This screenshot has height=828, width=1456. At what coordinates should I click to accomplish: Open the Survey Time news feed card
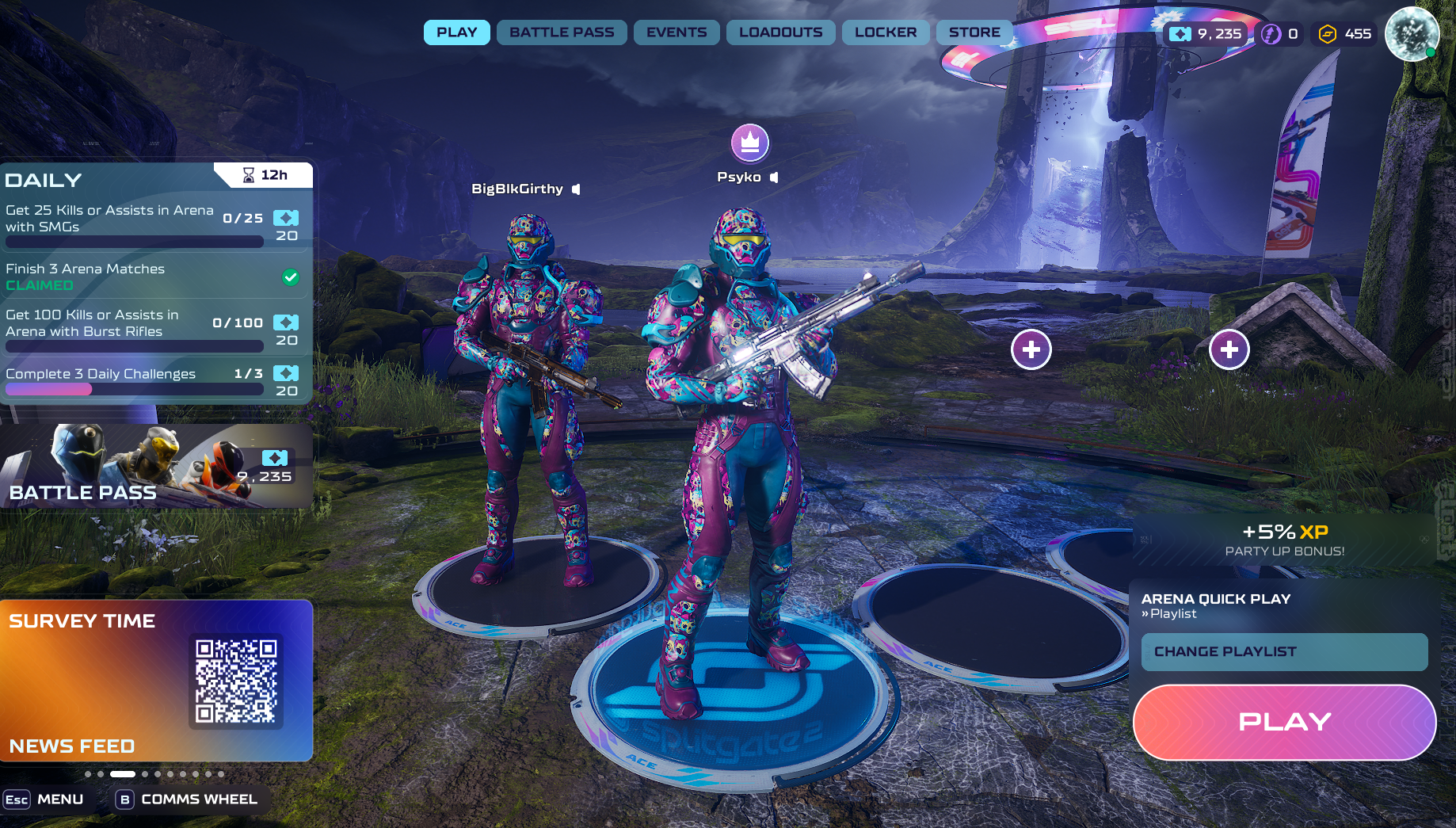[x=156, y=680]
